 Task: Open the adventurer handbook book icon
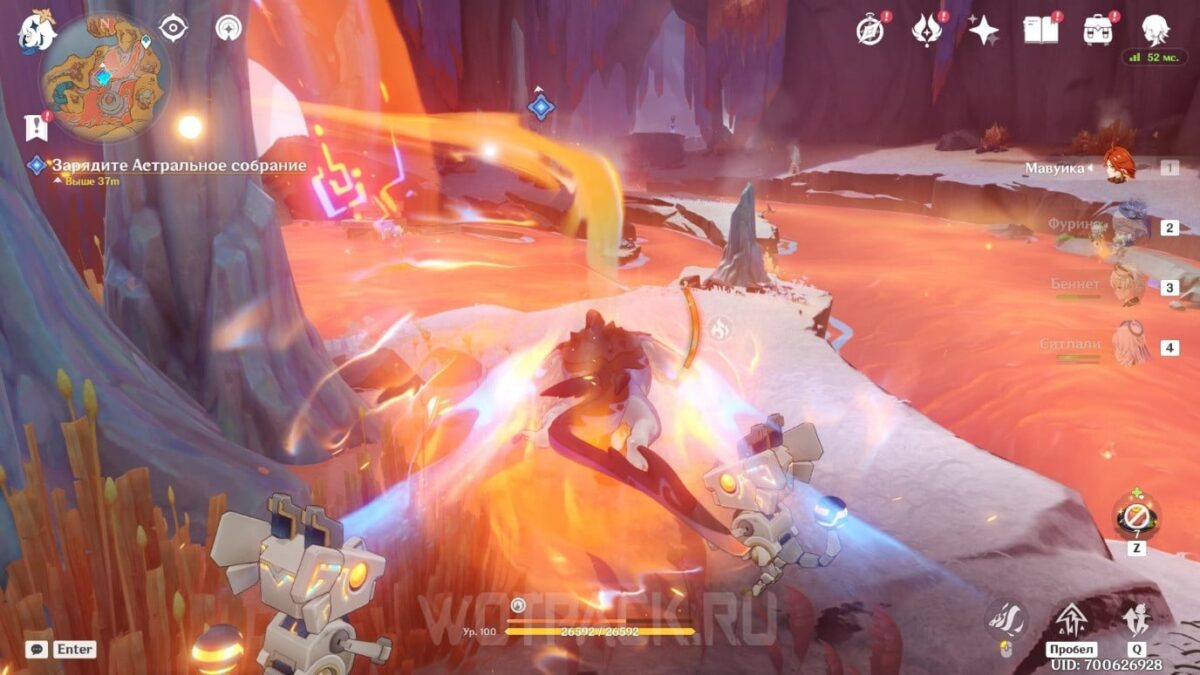[1040, 30]
